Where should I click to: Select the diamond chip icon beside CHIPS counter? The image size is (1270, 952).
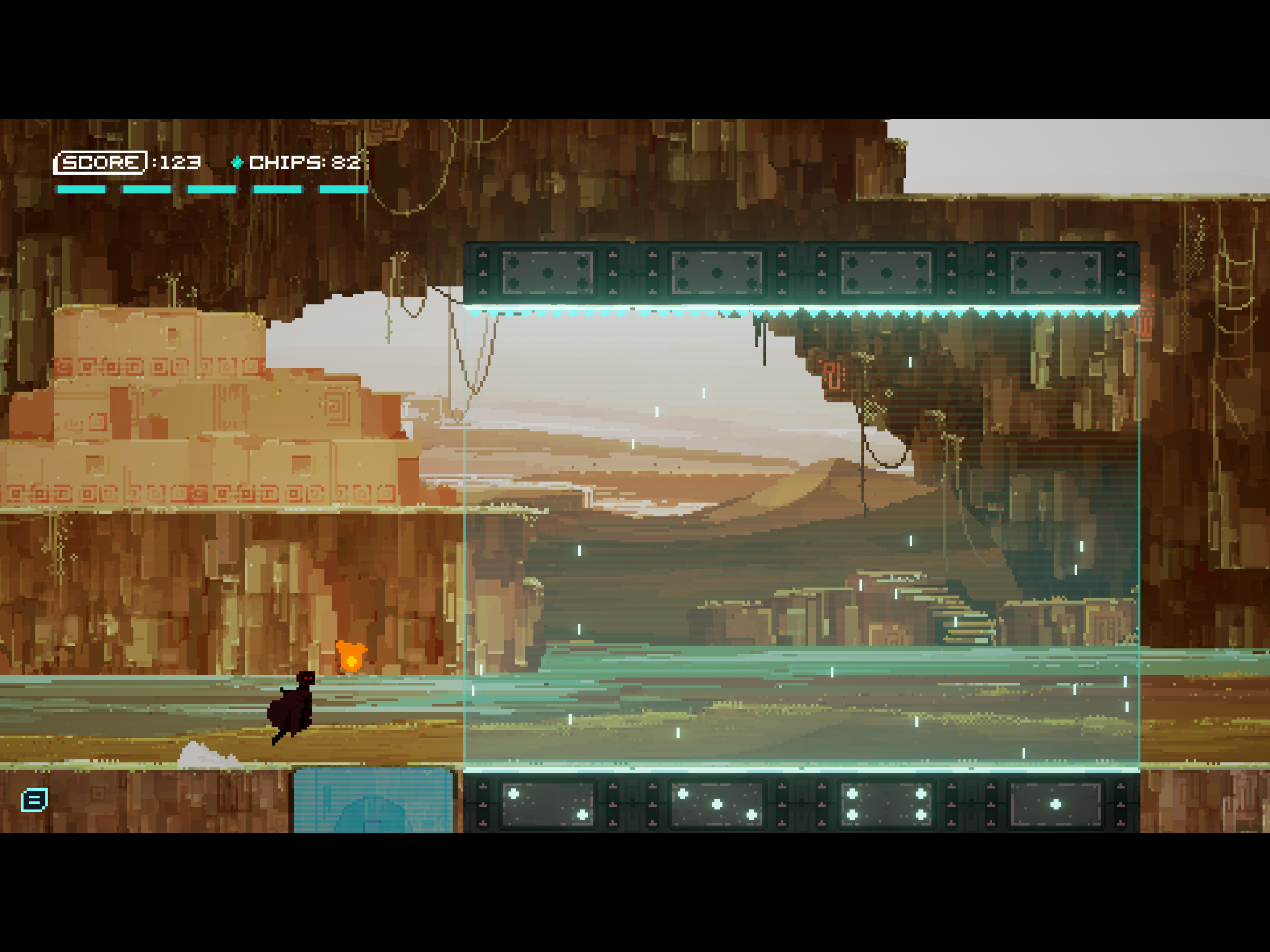[x=238, y=163]
